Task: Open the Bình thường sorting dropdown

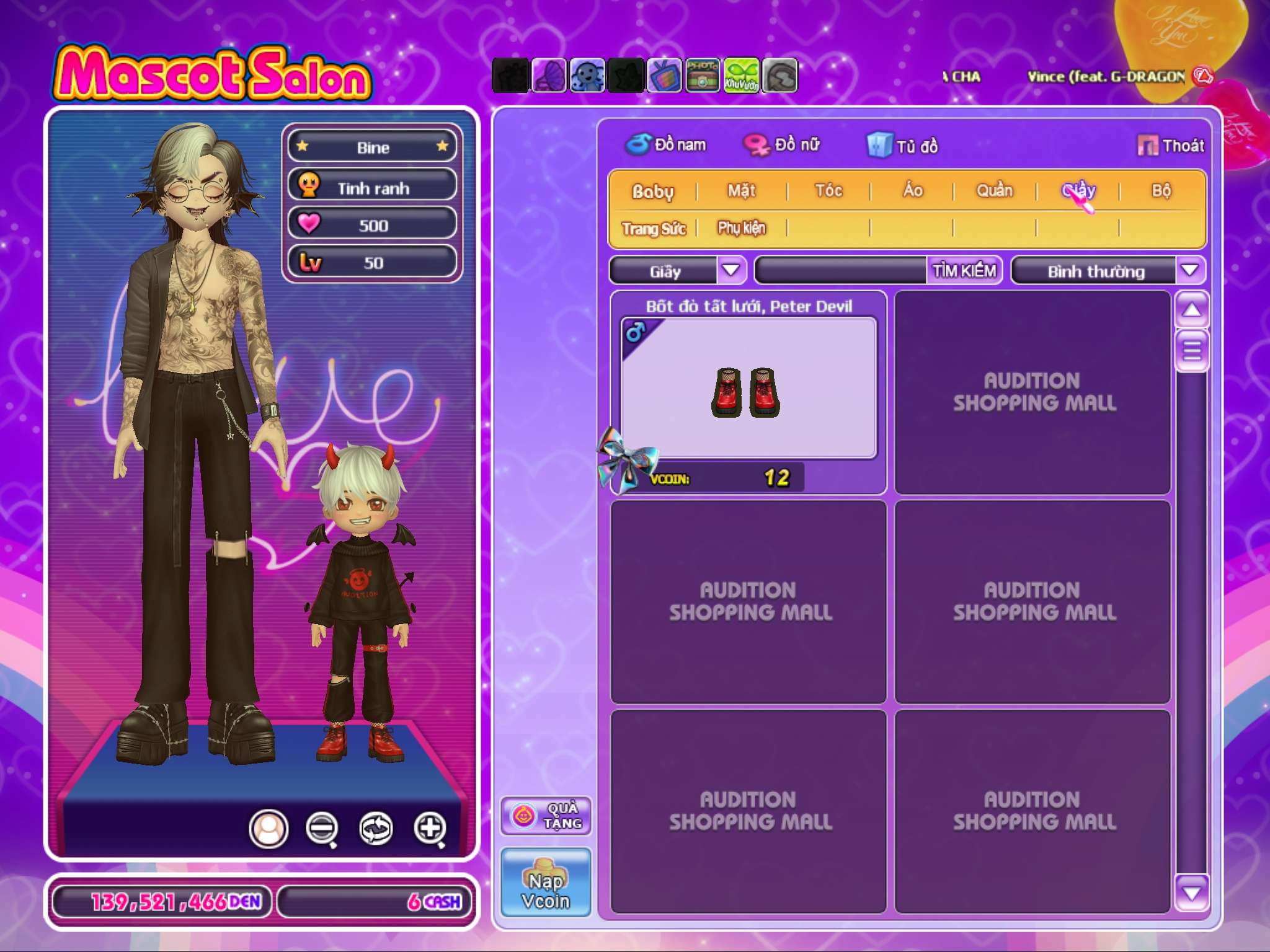Action: (x=1189, y=270)
